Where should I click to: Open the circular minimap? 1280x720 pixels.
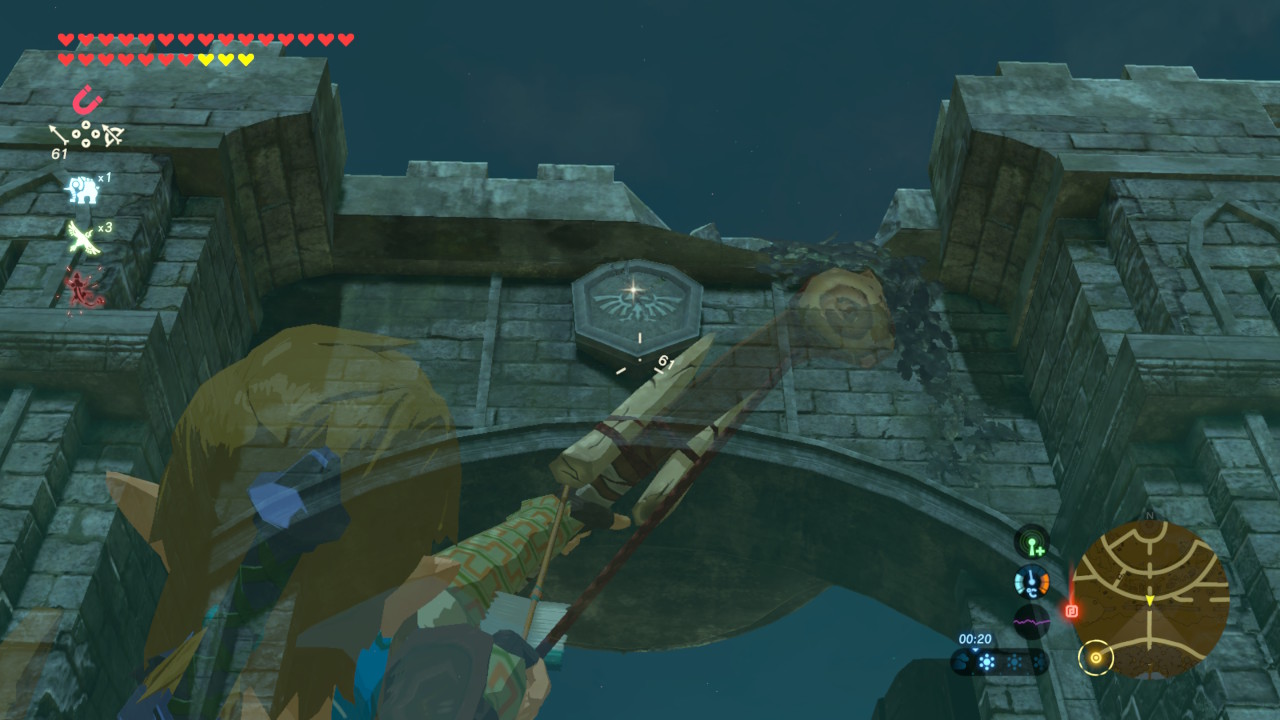click(x=1149, y=597)
